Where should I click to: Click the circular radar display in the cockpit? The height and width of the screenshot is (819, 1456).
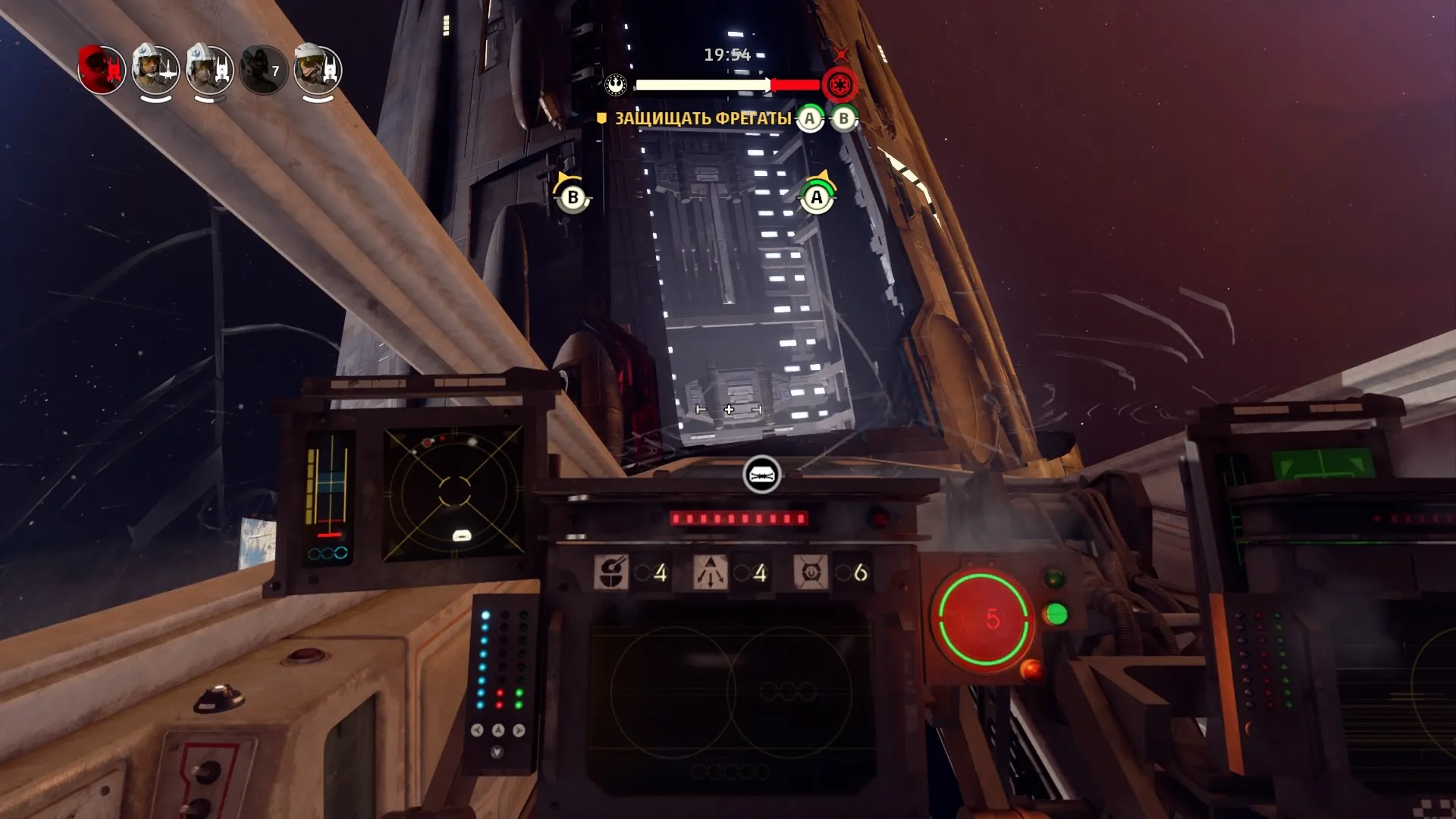click(x=454, y=491)
